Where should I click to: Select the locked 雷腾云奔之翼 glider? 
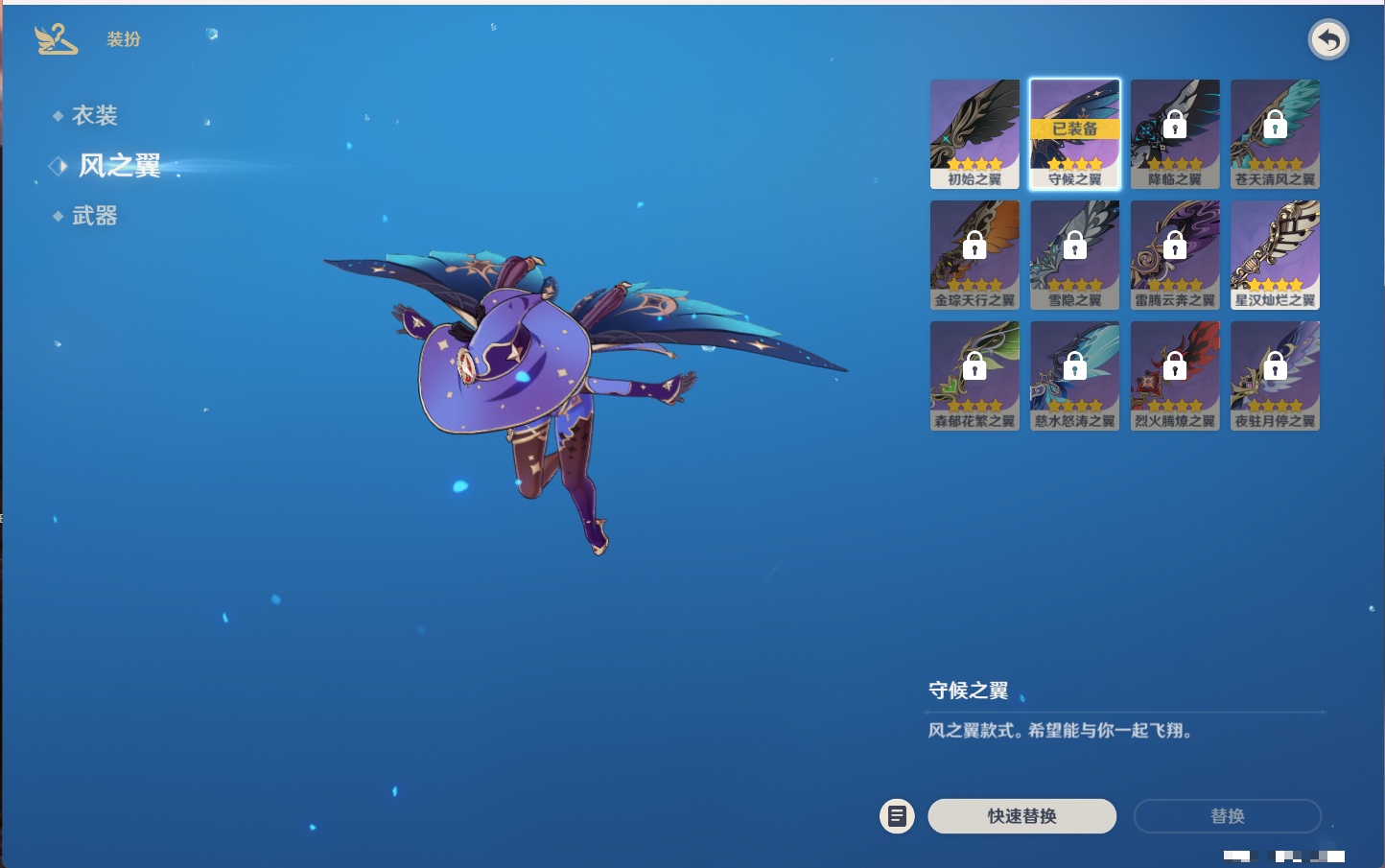coord(1175,255)
